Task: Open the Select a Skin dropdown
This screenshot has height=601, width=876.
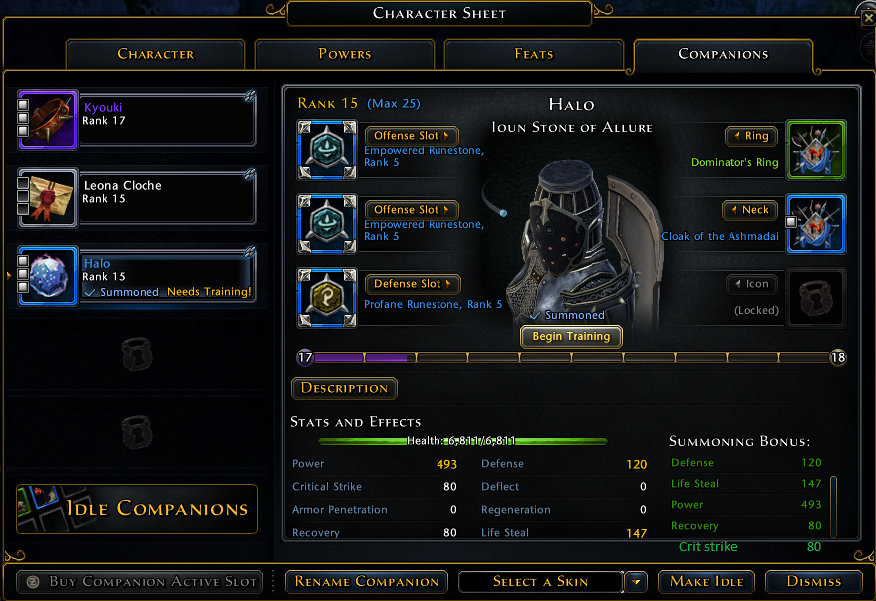Action: coord(636,581)
